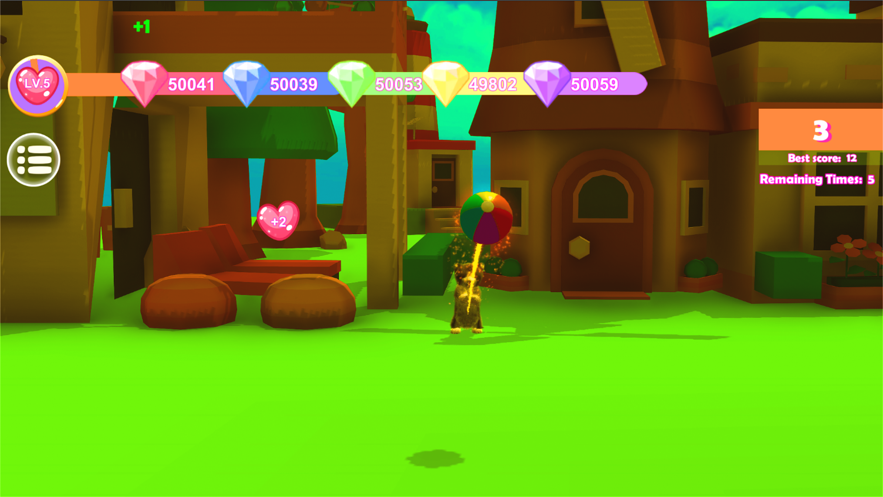Select the pink gem currency icon
Viewport: 883px width, 497px height.
pos(144,83)
